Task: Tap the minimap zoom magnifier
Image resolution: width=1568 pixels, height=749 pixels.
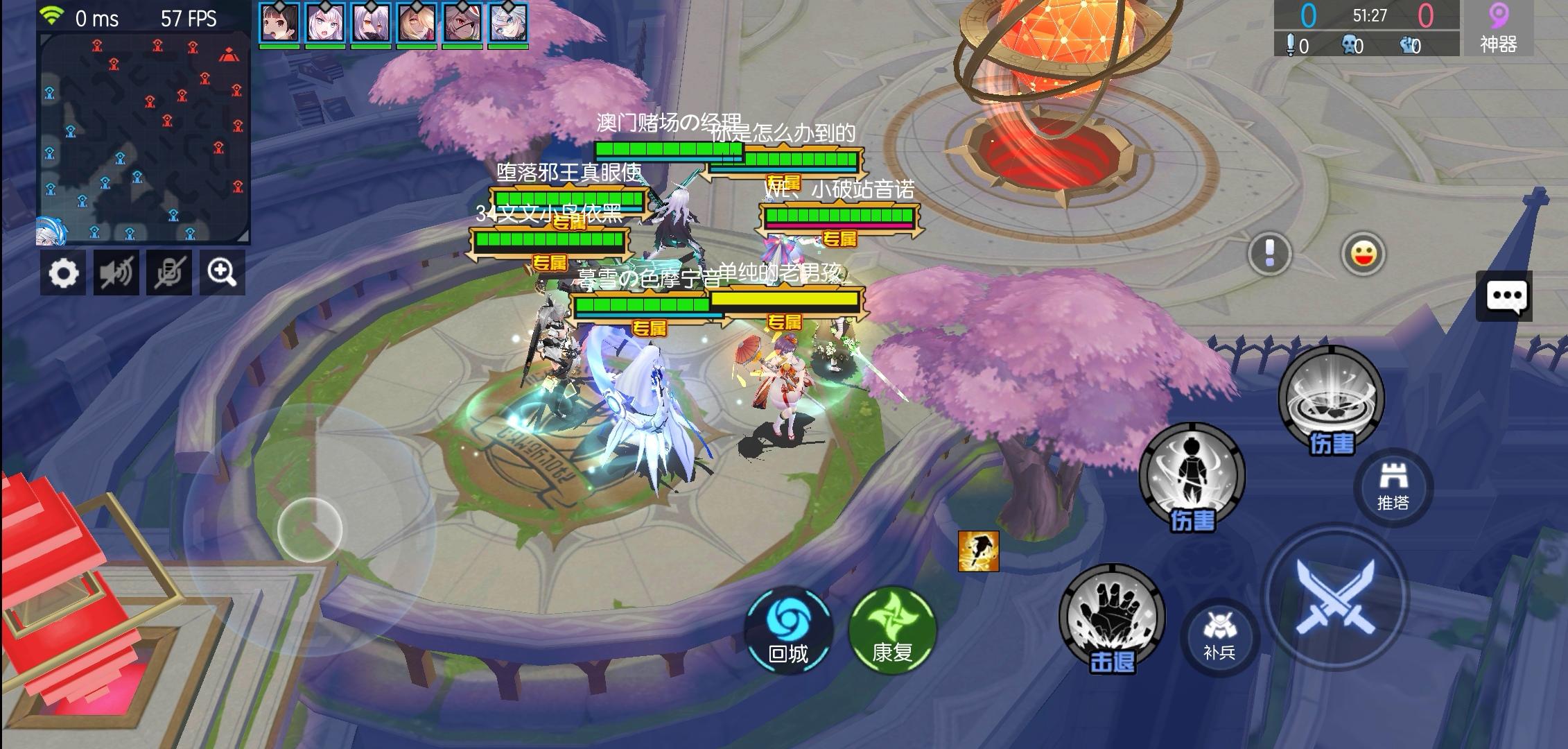Action: click(x=222, y=273)
